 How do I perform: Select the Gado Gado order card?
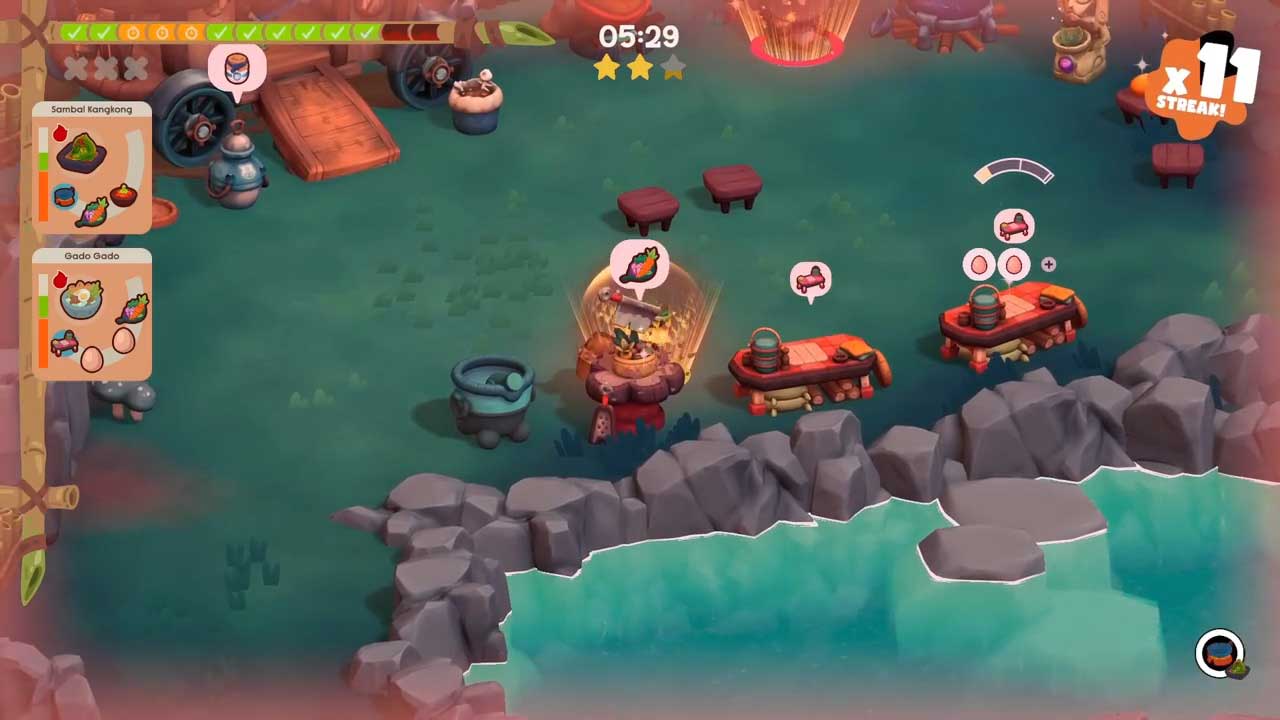click(92, 314)
